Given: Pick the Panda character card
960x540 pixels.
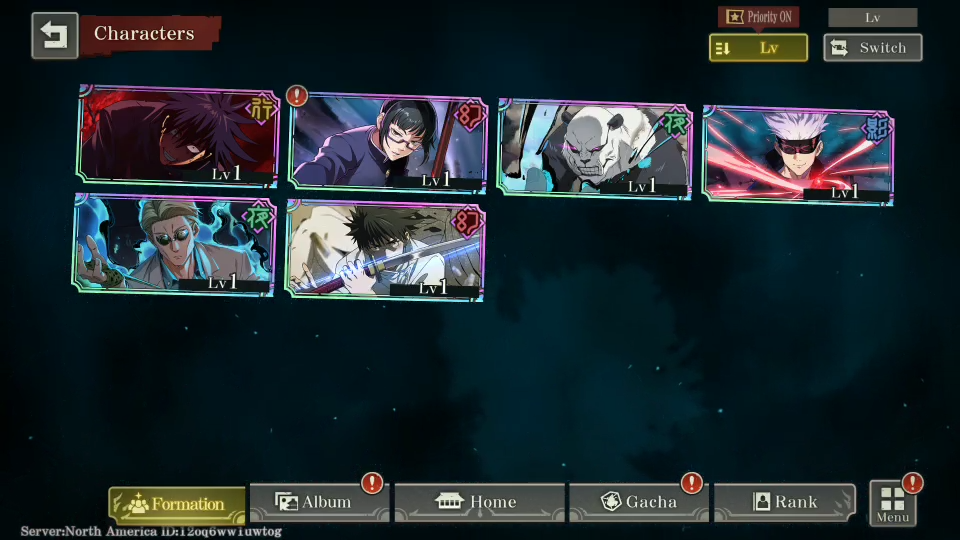Looking at the screenshot, I should click(594, 148).
